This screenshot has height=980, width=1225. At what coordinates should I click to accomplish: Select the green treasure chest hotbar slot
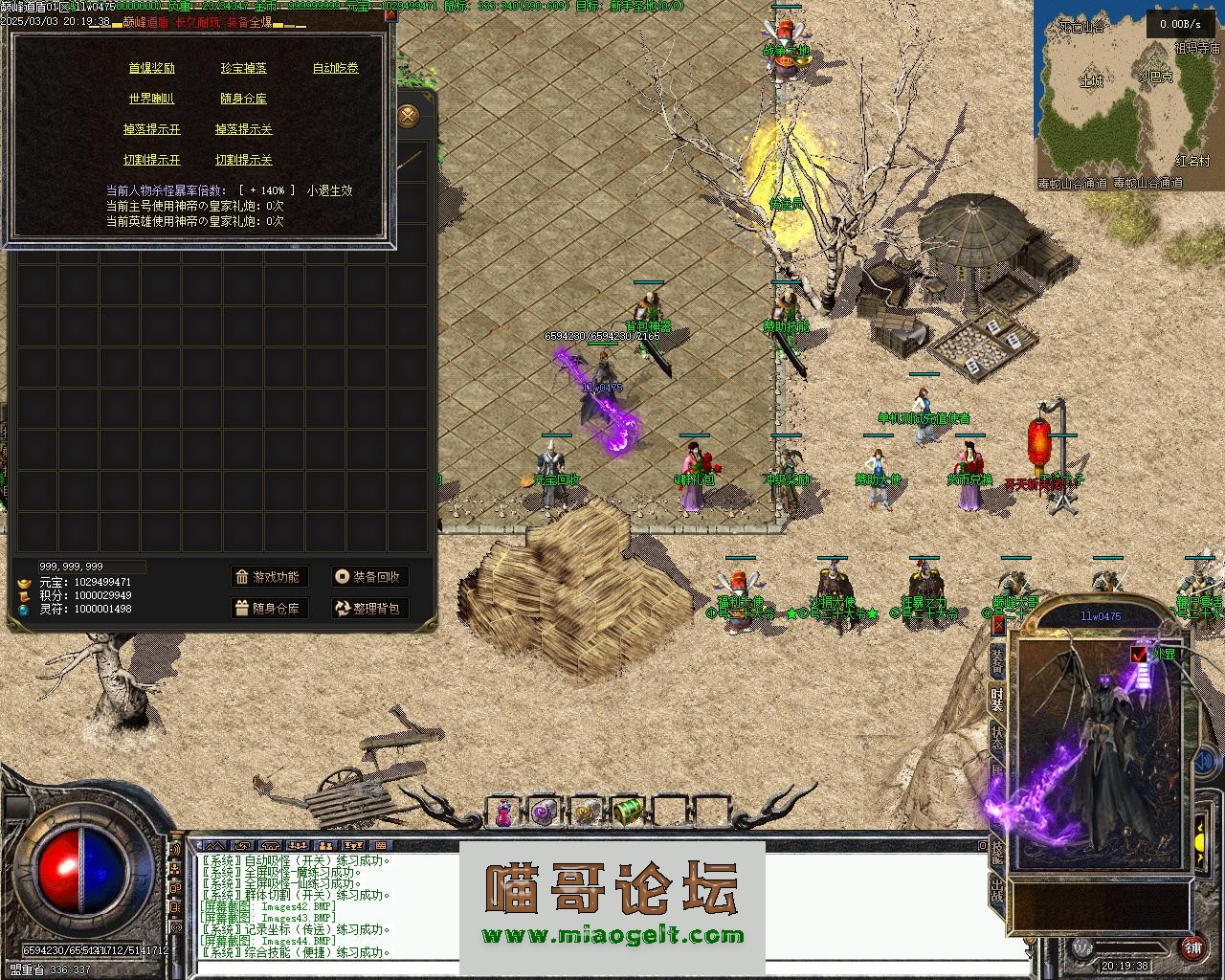(628, 812)
